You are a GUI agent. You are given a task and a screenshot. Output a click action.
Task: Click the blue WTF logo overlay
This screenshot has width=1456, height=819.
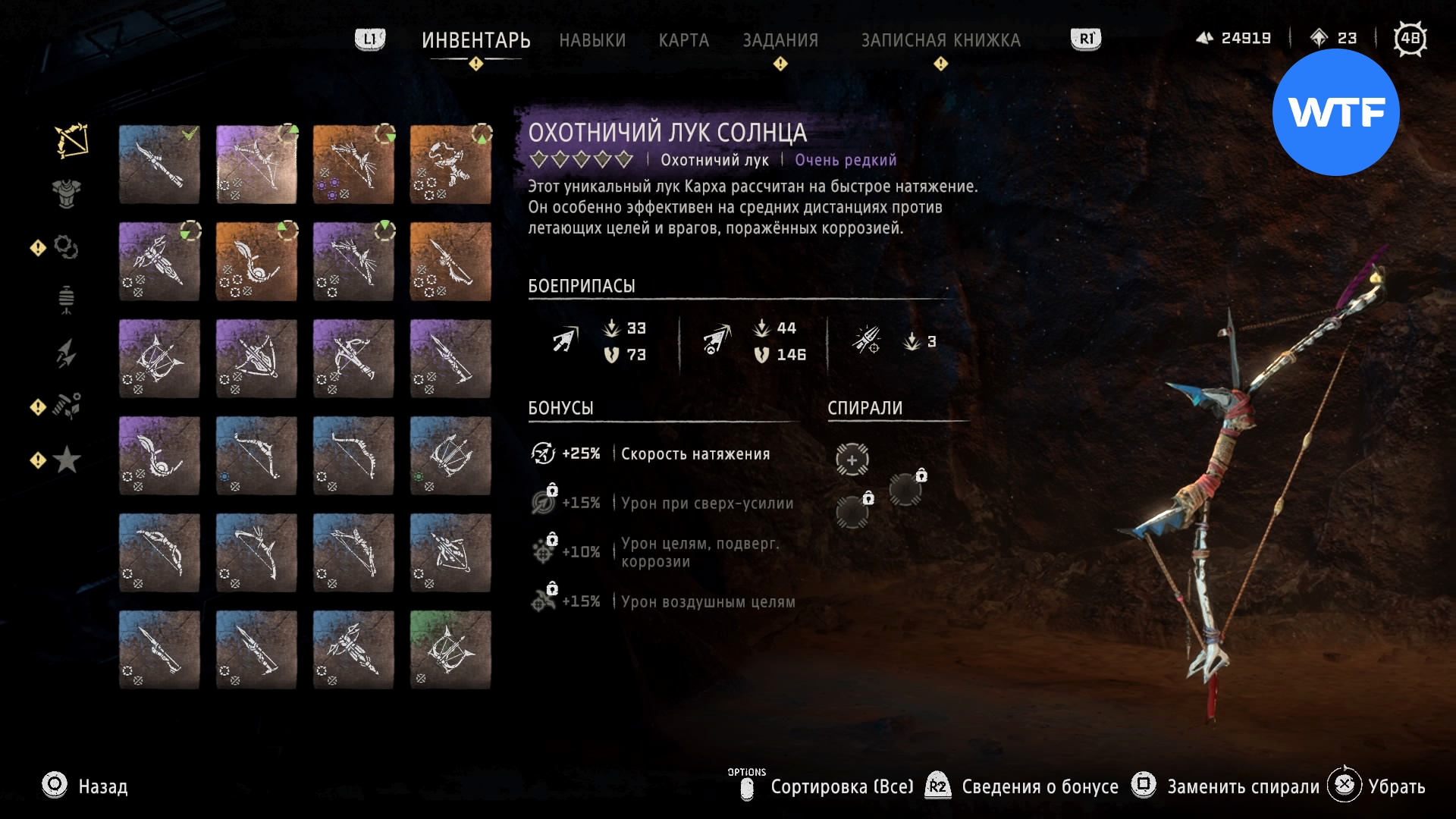(x=1335, y=112)
